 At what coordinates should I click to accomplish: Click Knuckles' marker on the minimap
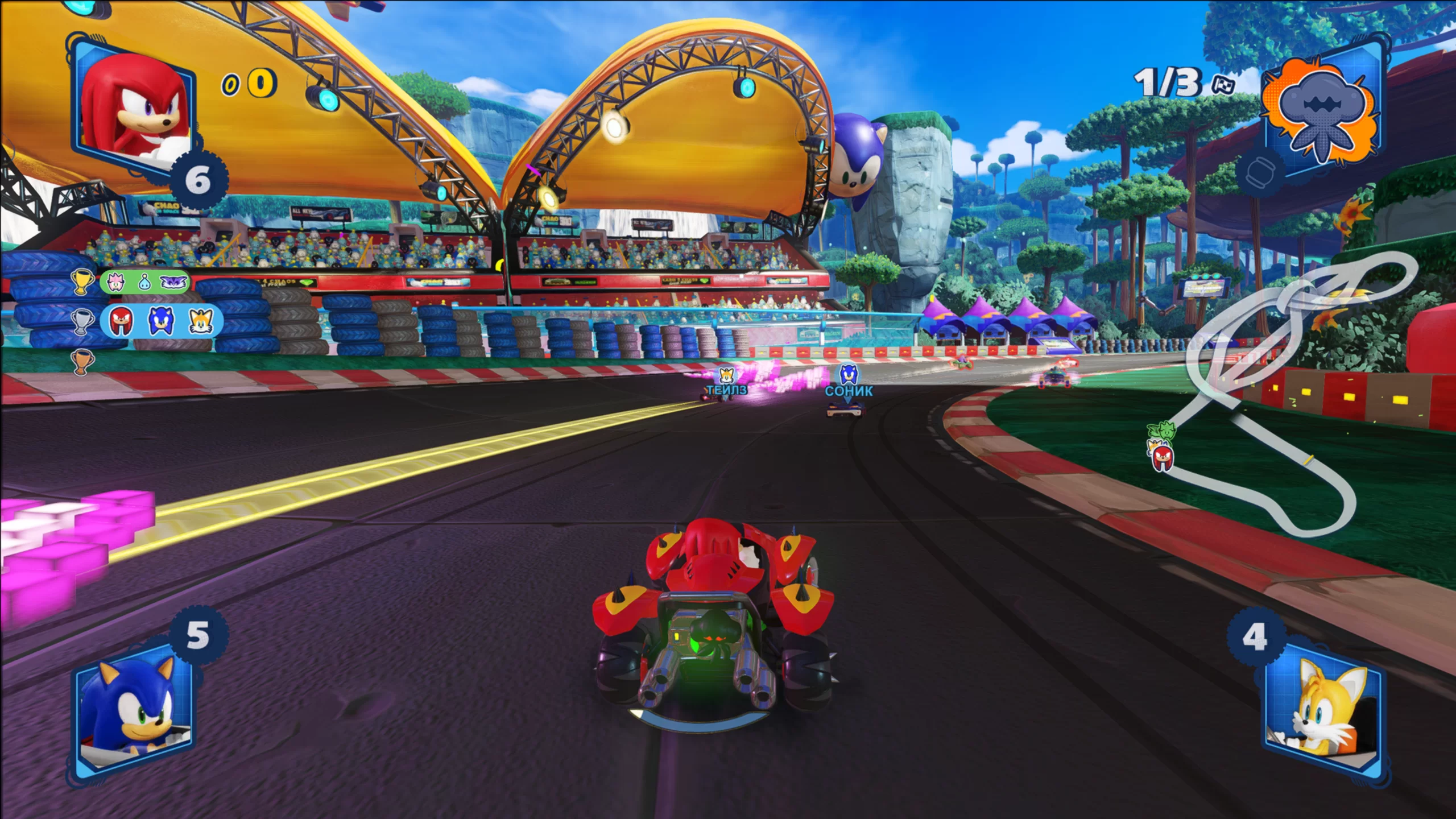tap(1161, 457)
